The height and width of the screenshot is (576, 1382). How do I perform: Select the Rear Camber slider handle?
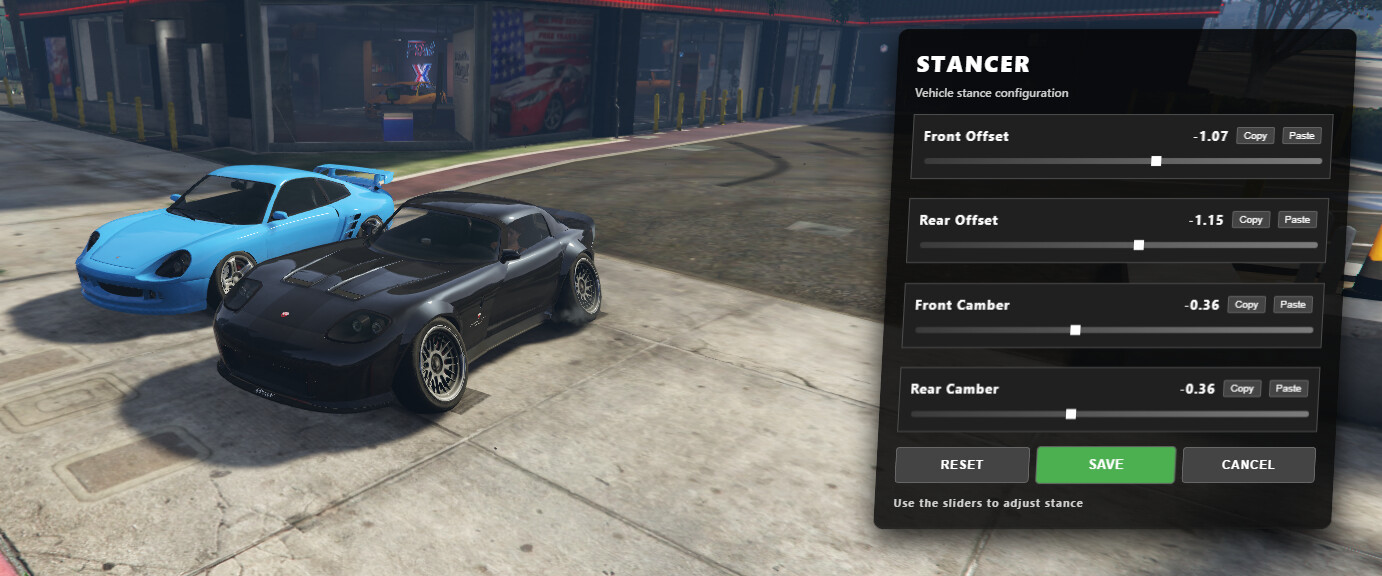pos(1071,414)
